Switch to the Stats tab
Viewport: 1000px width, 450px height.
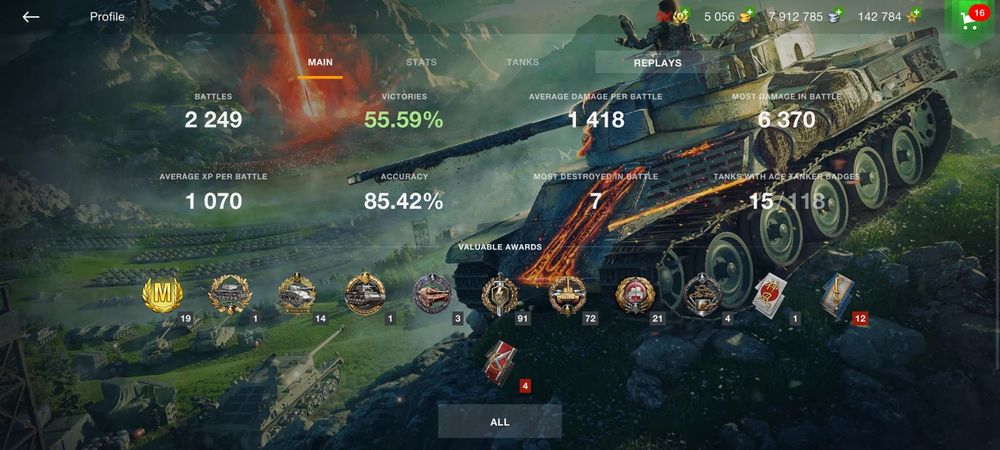coord(421,62)
